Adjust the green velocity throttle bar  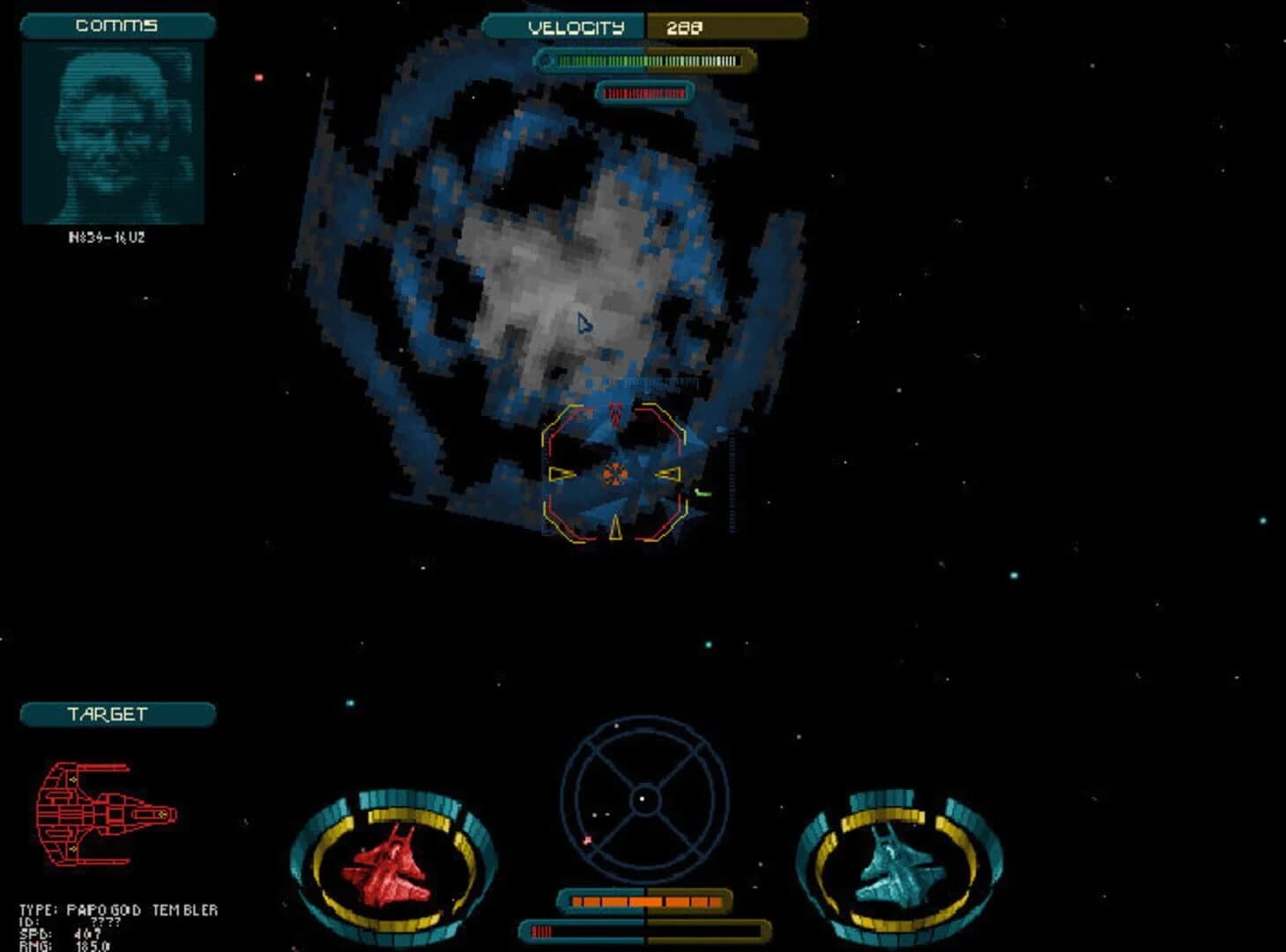click(x=643, y=62)
